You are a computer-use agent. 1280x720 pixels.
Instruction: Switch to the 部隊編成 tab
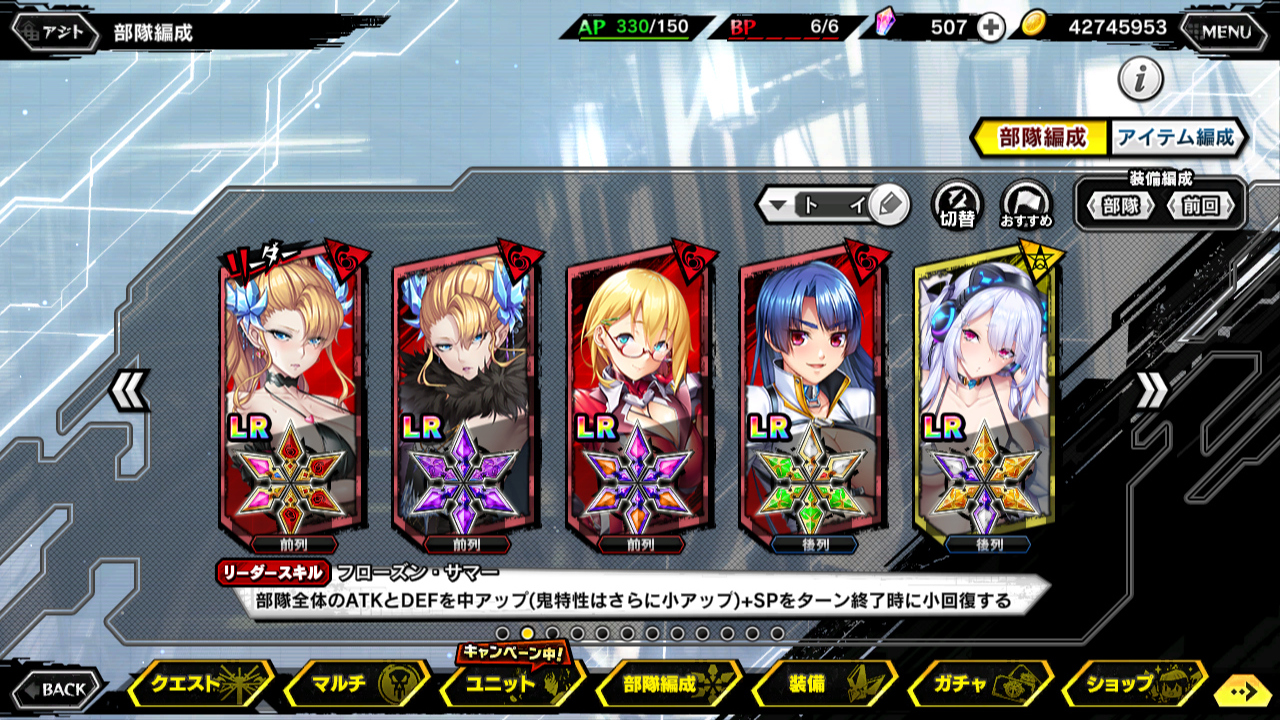click(1041, 138)
